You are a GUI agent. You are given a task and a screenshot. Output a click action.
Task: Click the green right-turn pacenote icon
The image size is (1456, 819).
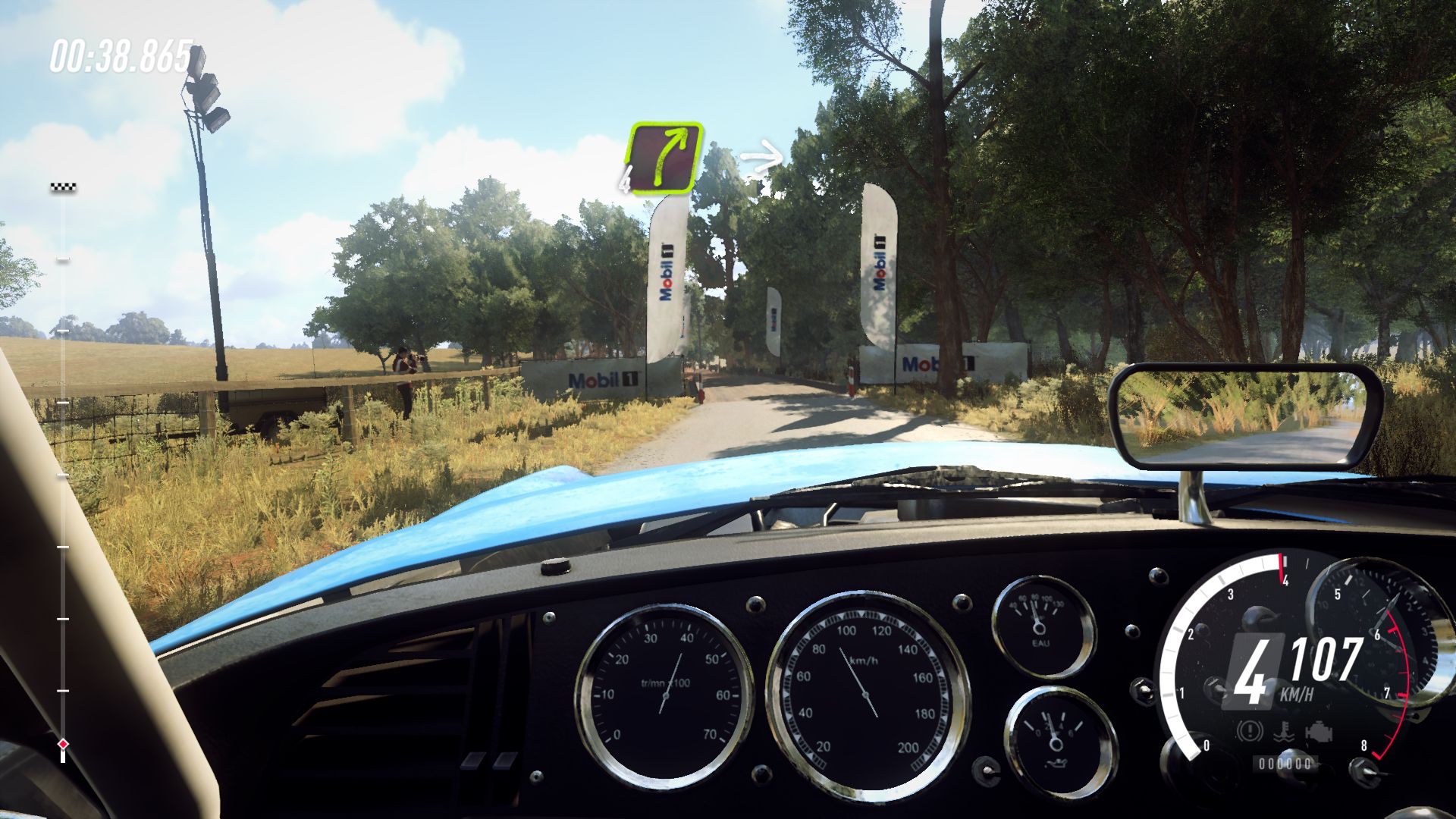point(664,158)
